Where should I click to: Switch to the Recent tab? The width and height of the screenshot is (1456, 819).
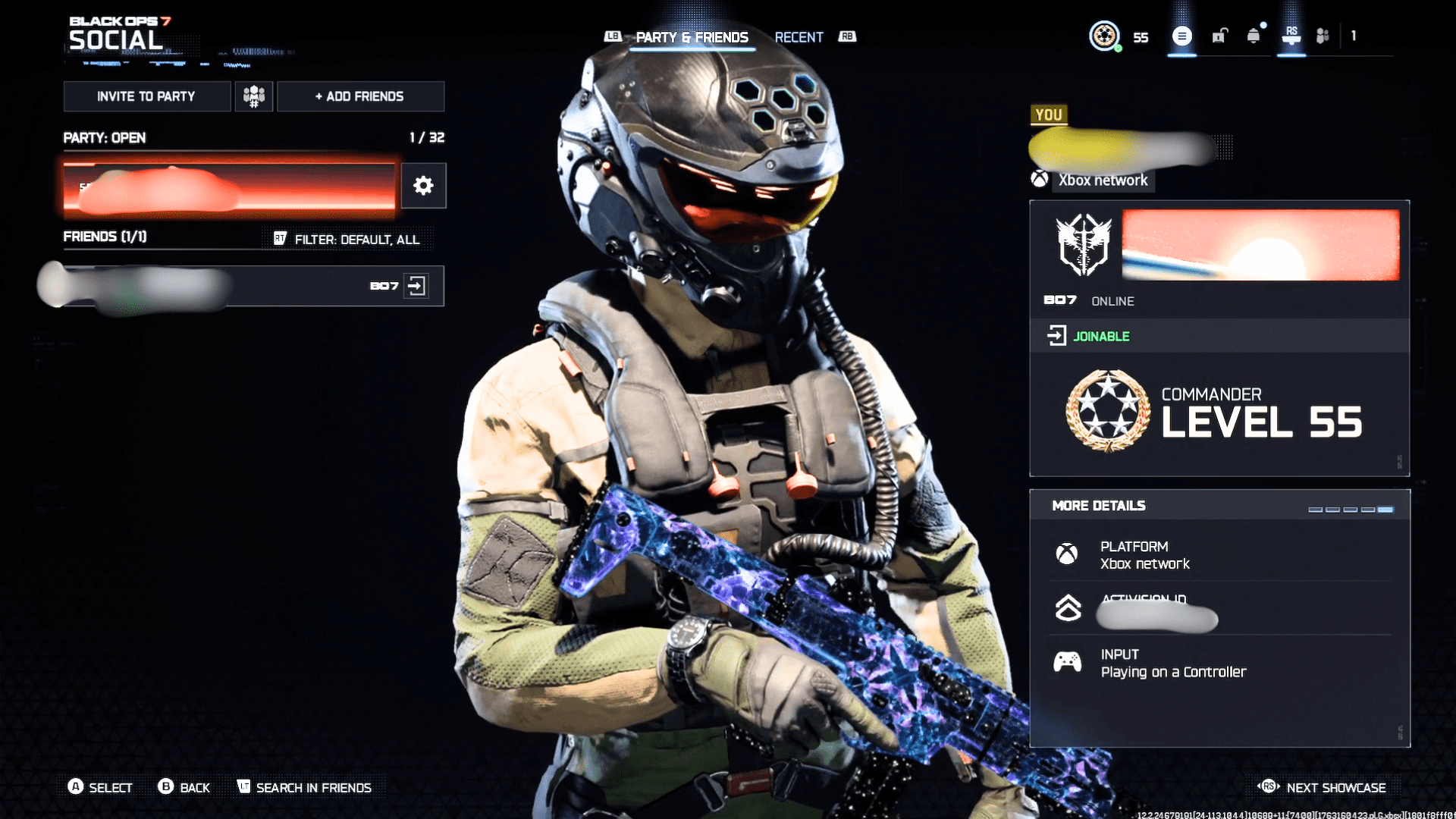(x=799, y=36)
